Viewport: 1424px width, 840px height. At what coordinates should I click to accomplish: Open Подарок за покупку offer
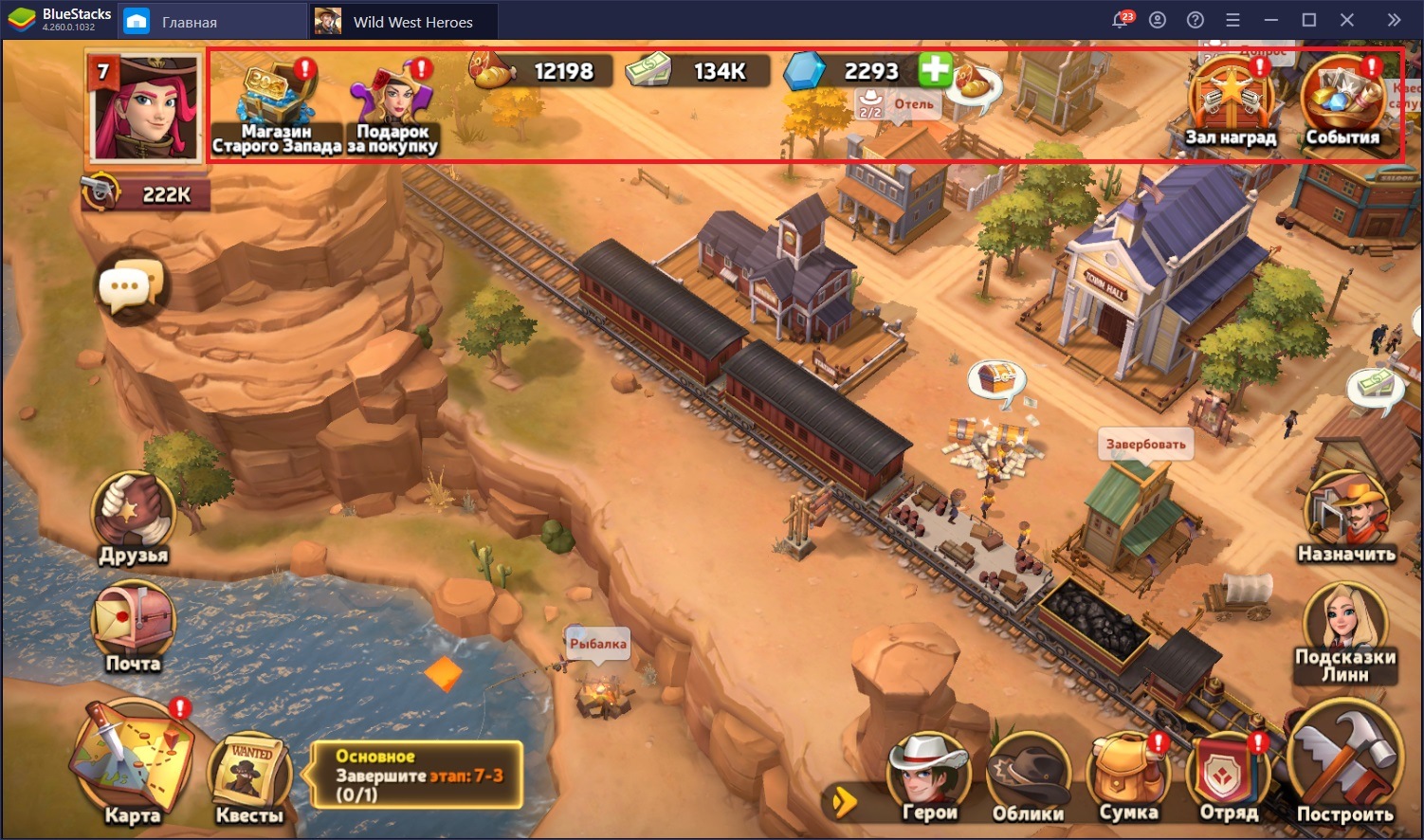click(393, 102)
